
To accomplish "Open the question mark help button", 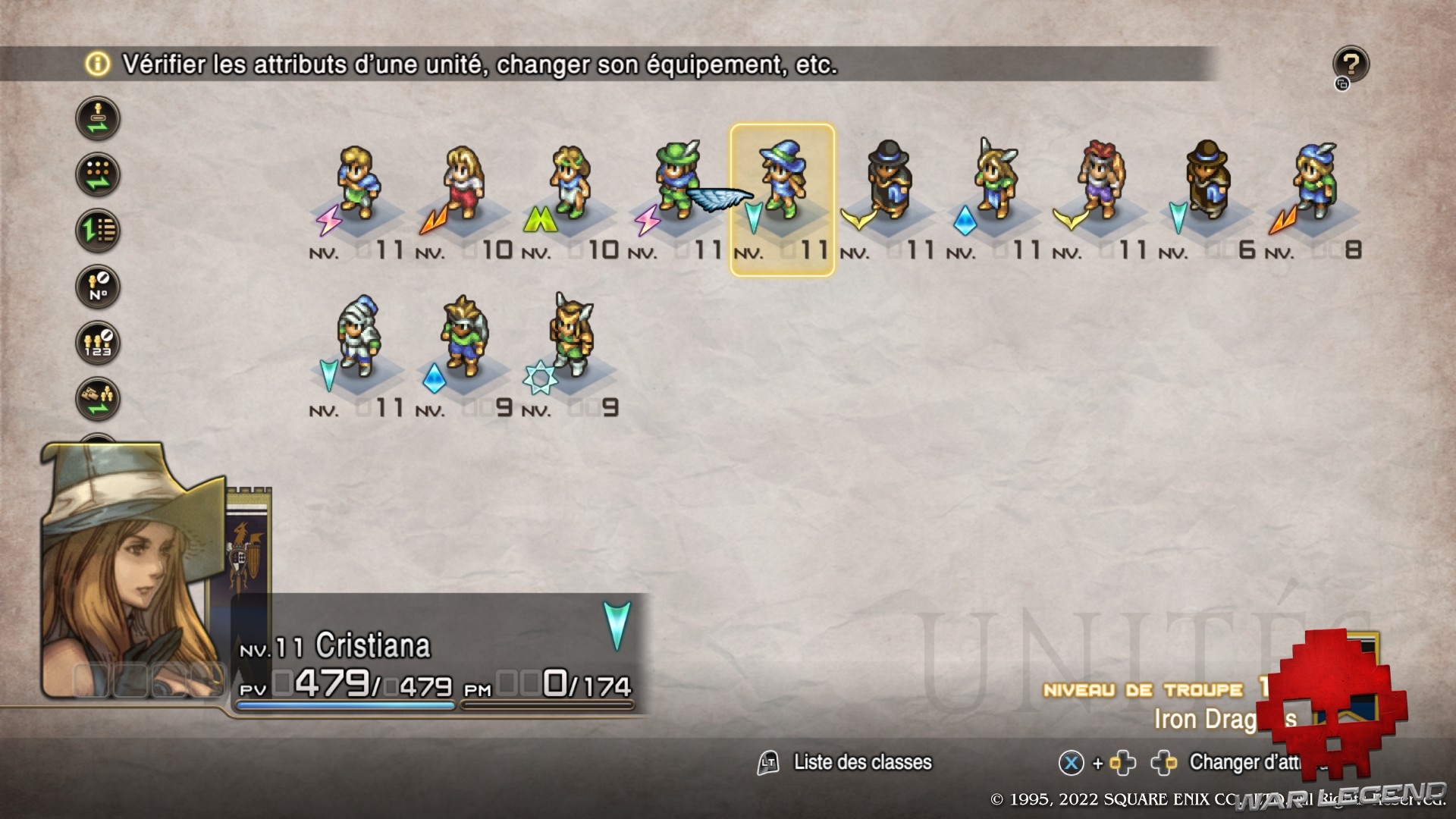I will pos(1351,64).
